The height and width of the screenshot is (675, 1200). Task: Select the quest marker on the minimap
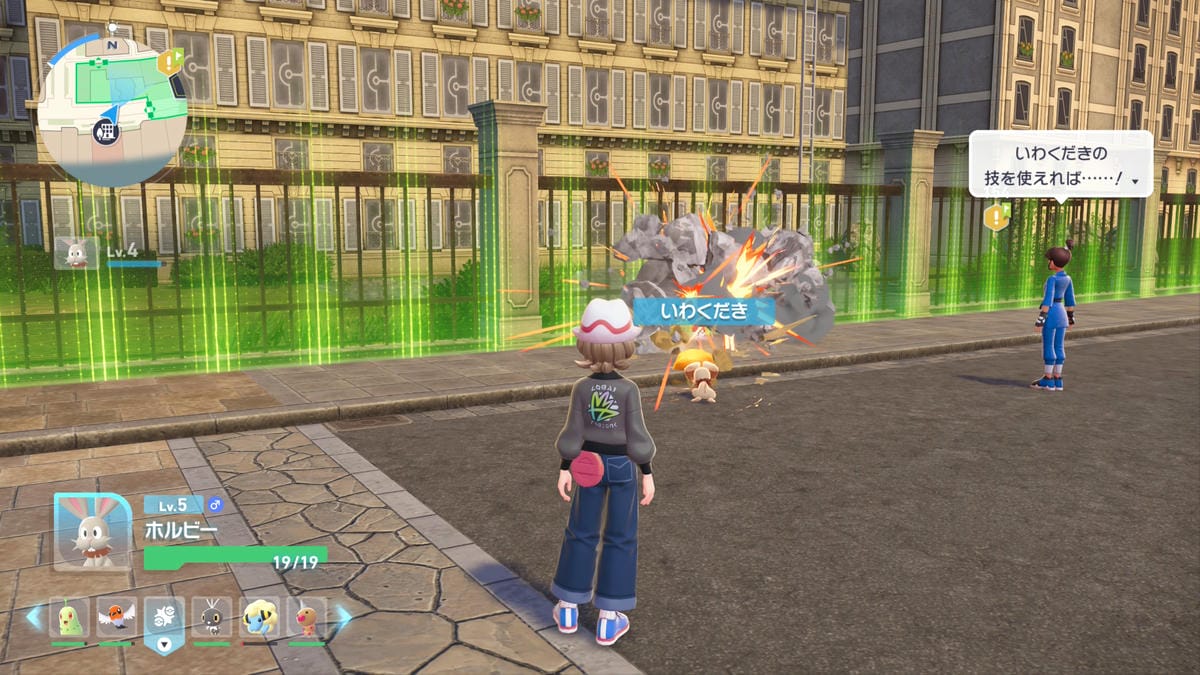[x=169, y=62]
